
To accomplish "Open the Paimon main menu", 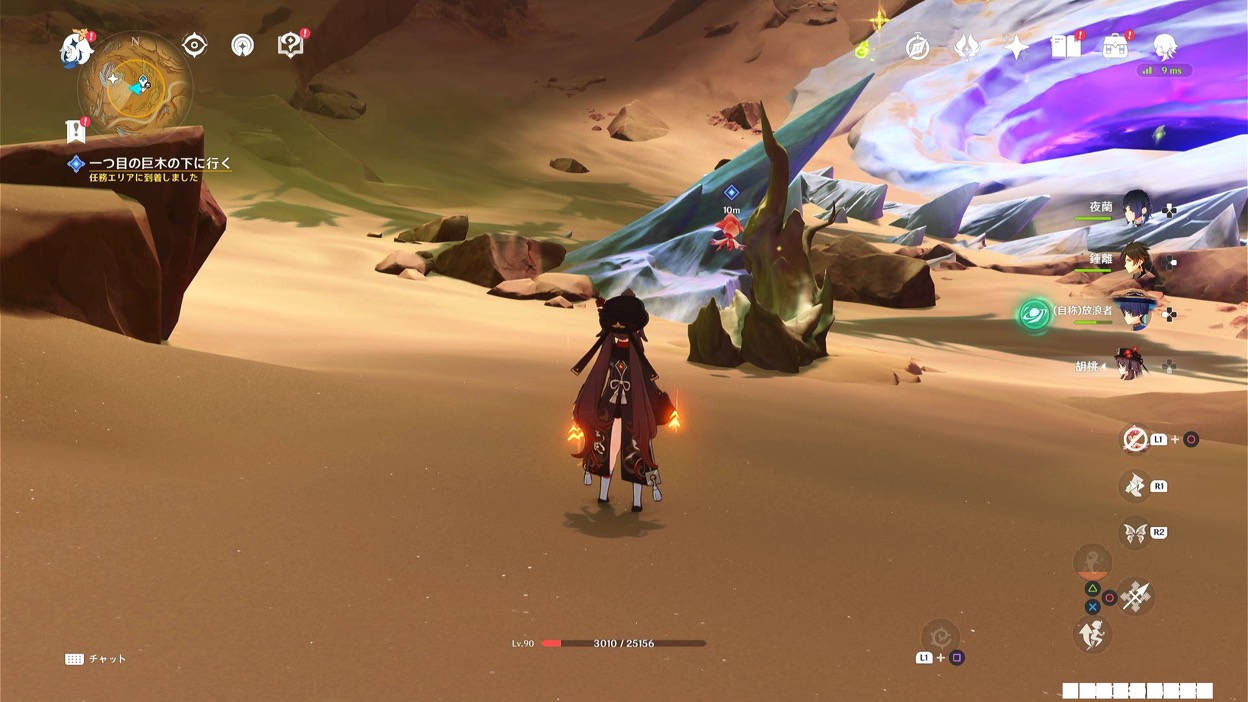I will pos(76,48).
